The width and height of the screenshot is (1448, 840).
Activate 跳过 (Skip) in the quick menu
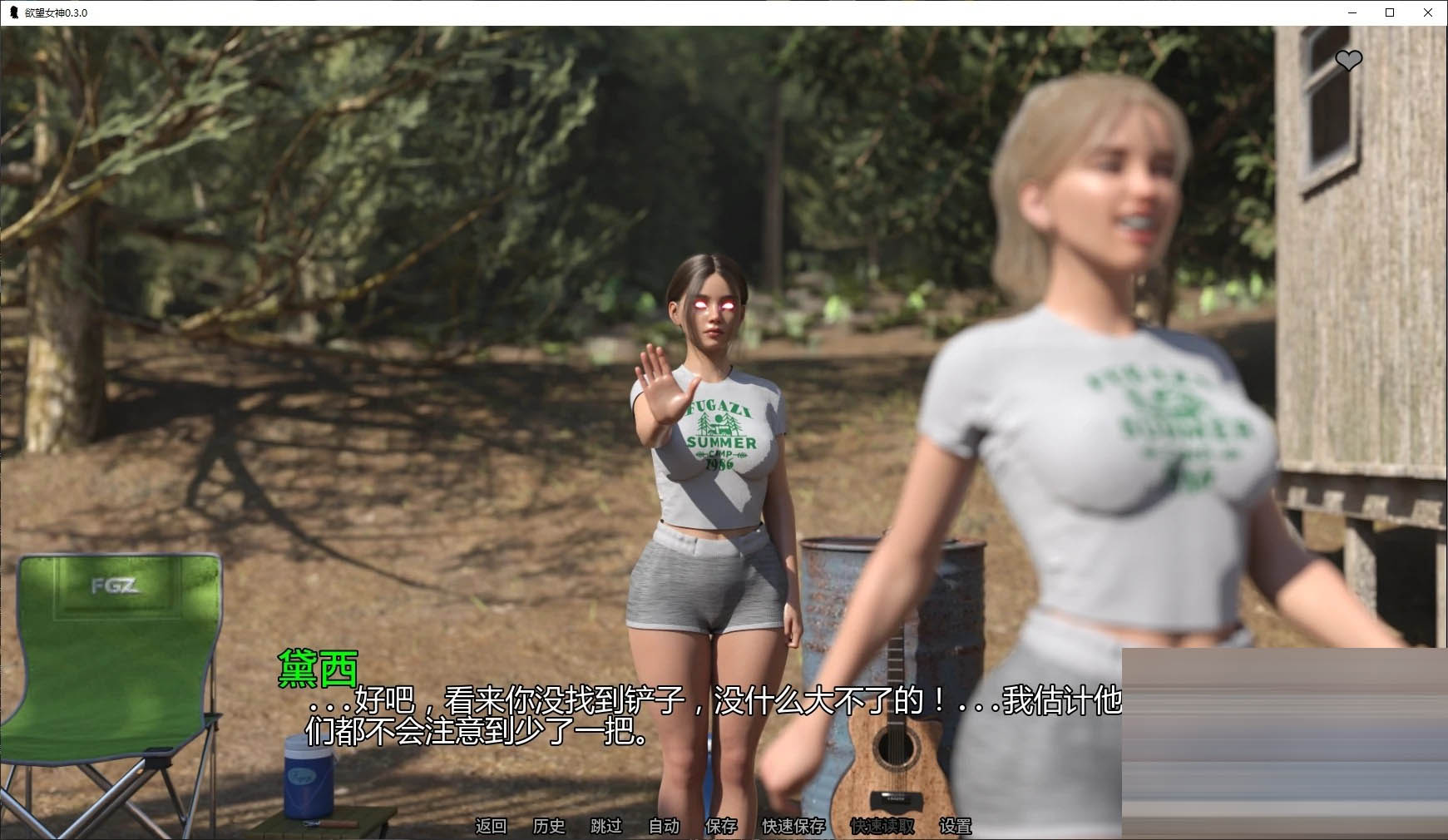606,826
